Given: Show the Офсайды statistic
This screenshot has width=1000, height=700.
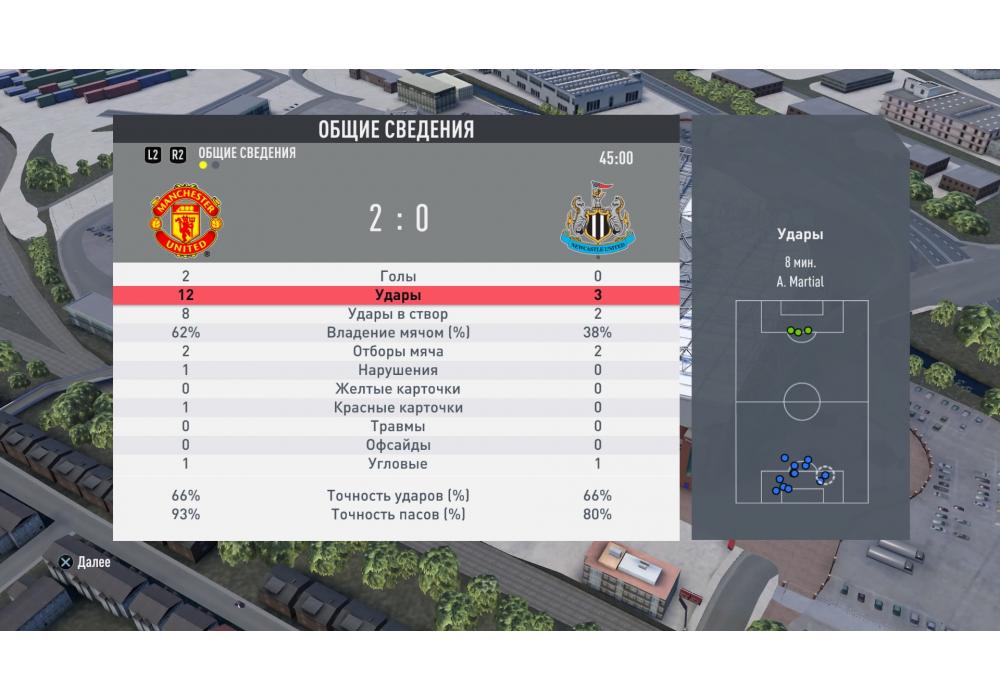Looking at the screenshot, I should [398, 445].
